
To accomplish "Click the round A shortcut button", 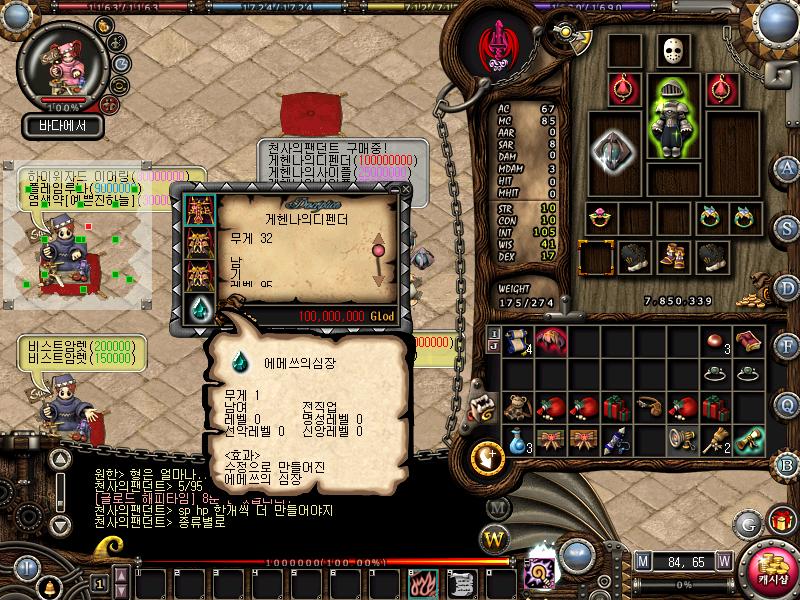I will click(788, 167).
